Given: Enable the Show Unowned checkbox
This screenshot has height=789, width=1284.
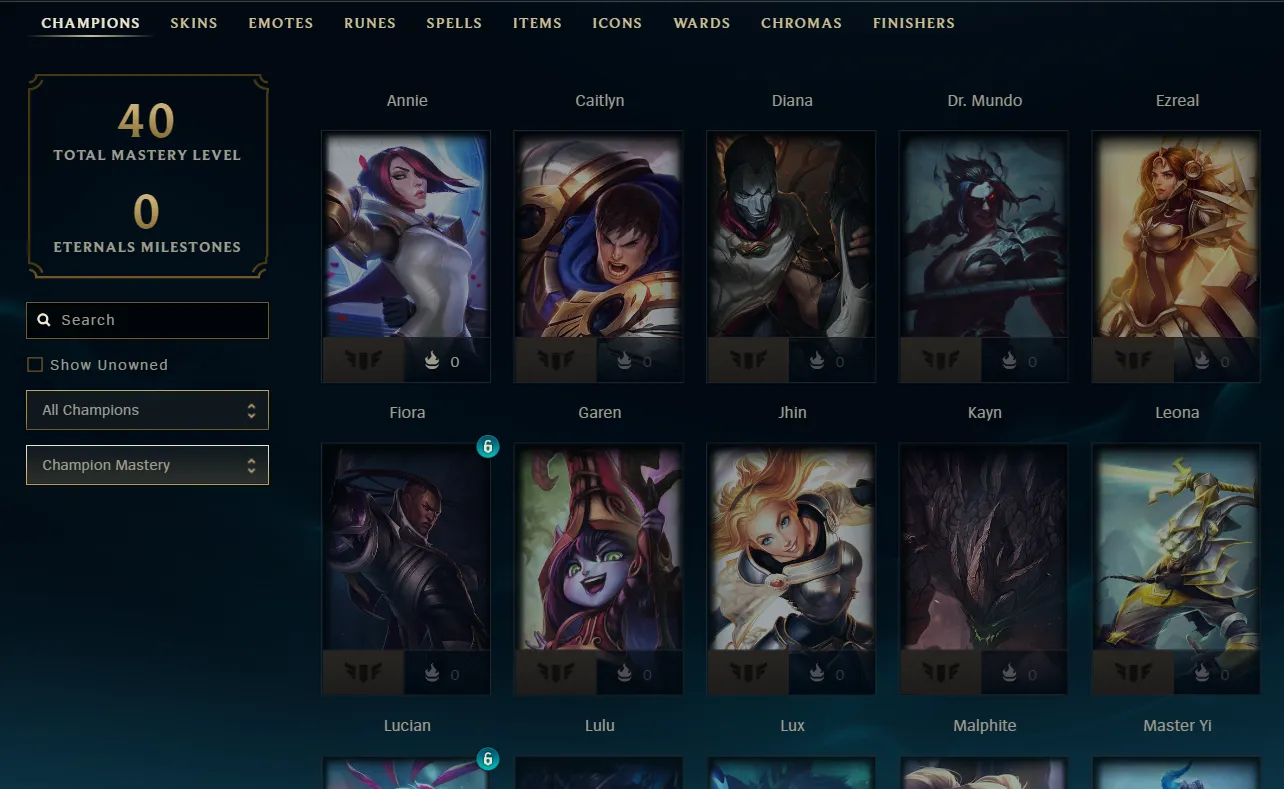Looking at the screenshot, I should point(35,364).
